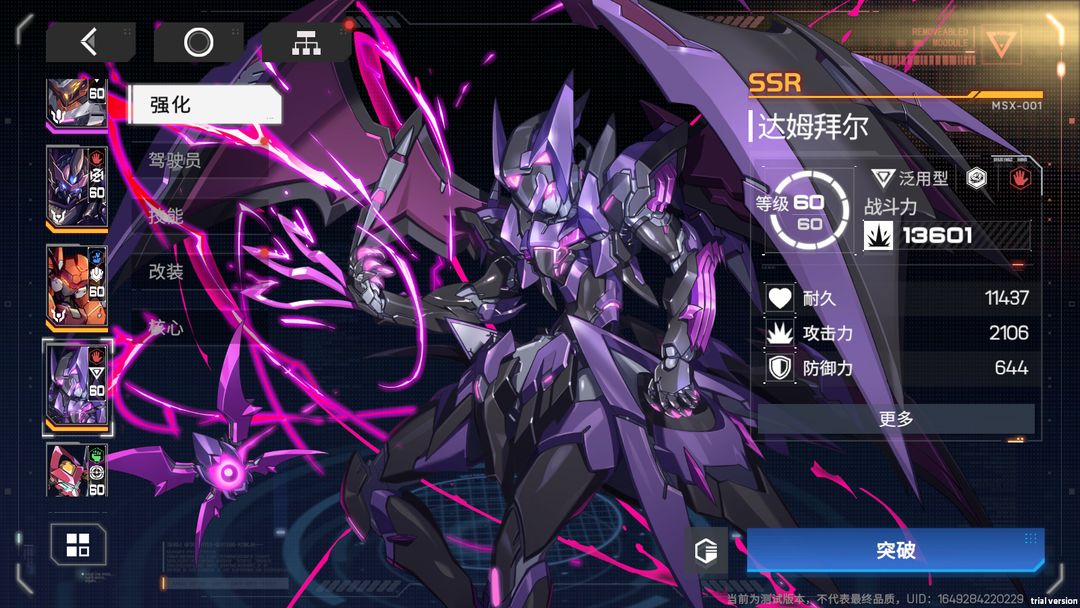Tap the red hand attribute icon
The image size is (1080, 608).
1019,179
